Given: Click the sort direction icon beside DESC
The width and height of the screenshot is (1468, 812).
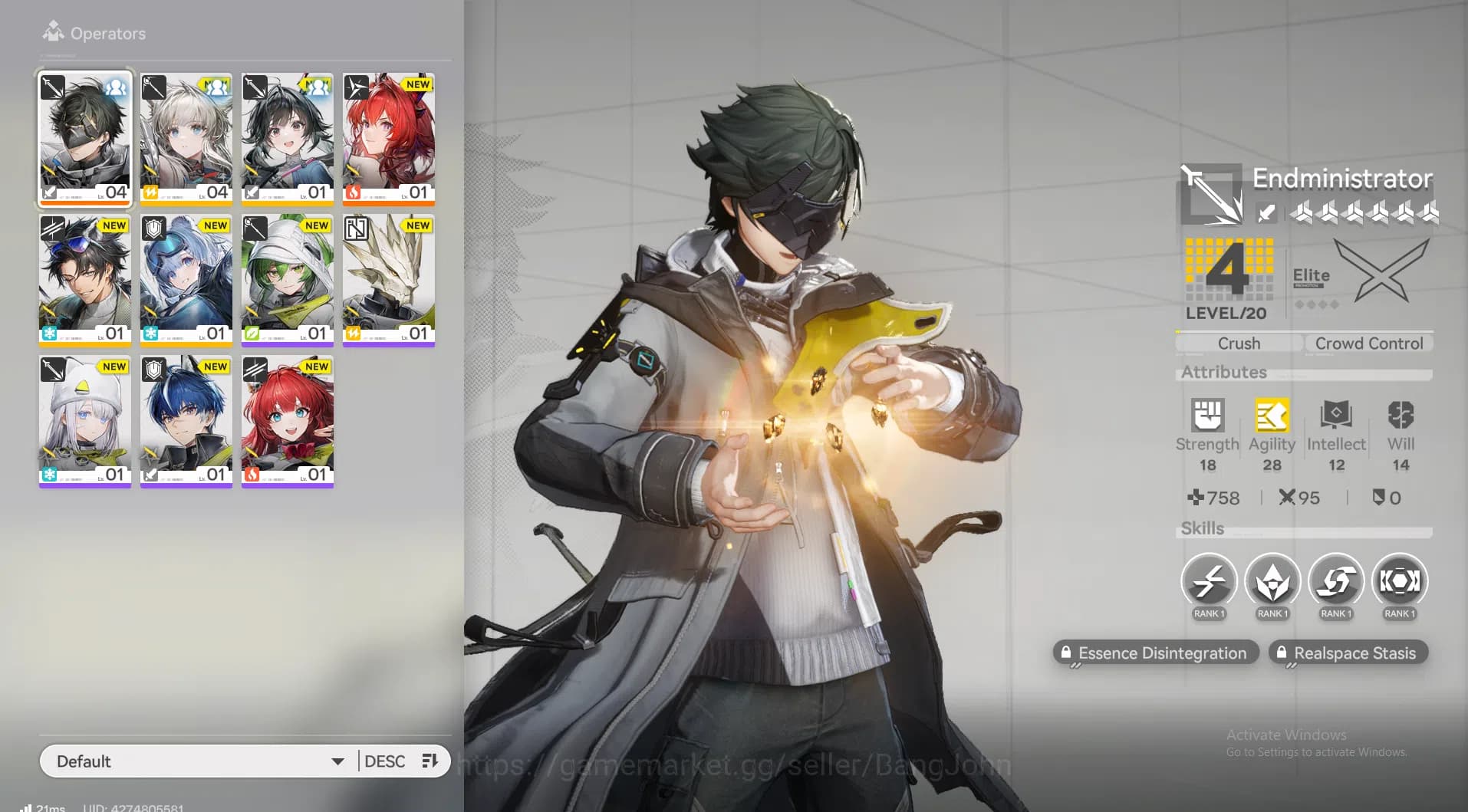Looking at the screenshot, I should [429, 761].
